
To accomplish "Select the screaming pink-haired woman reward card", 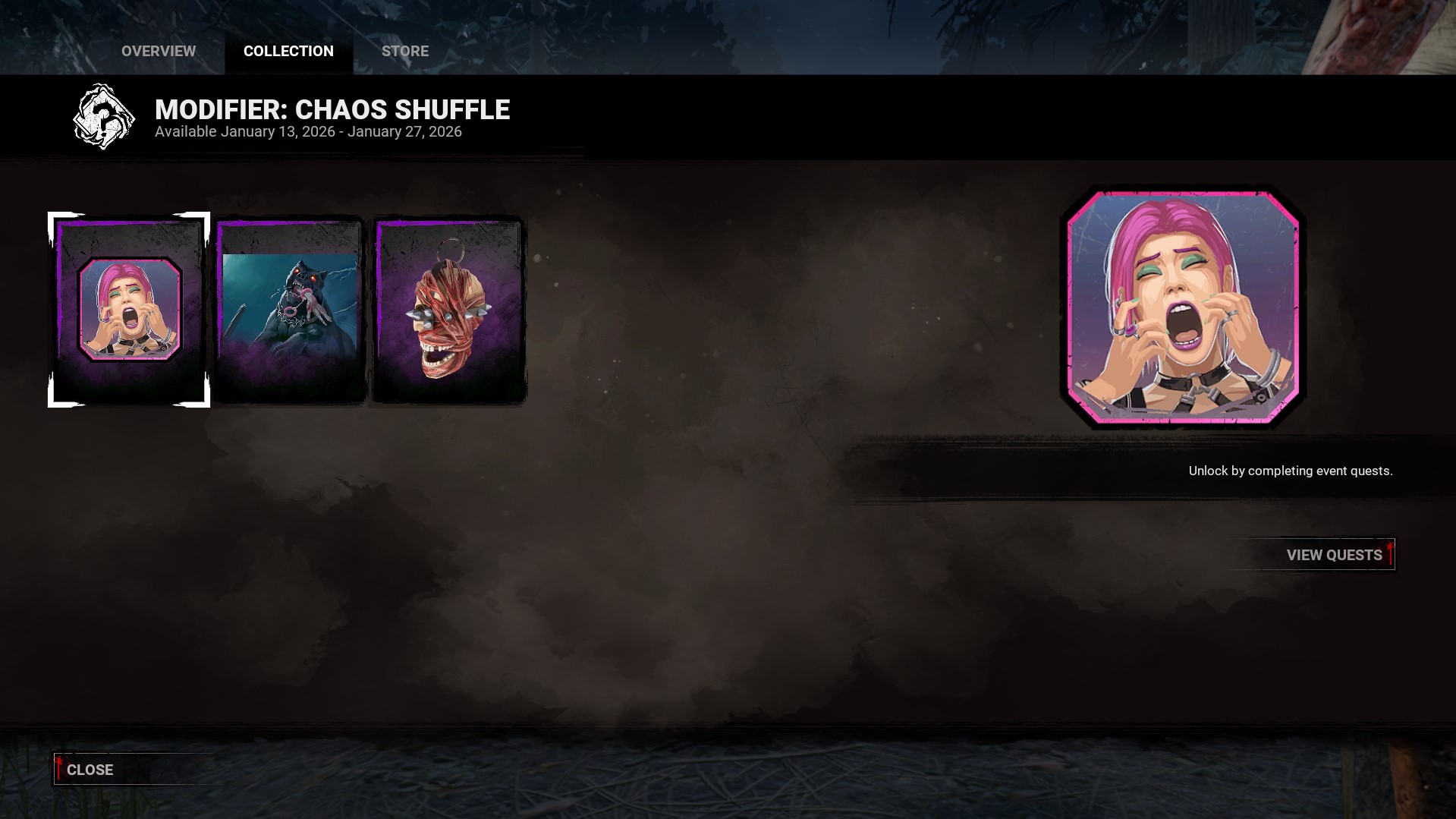I will tap(129, 310).
